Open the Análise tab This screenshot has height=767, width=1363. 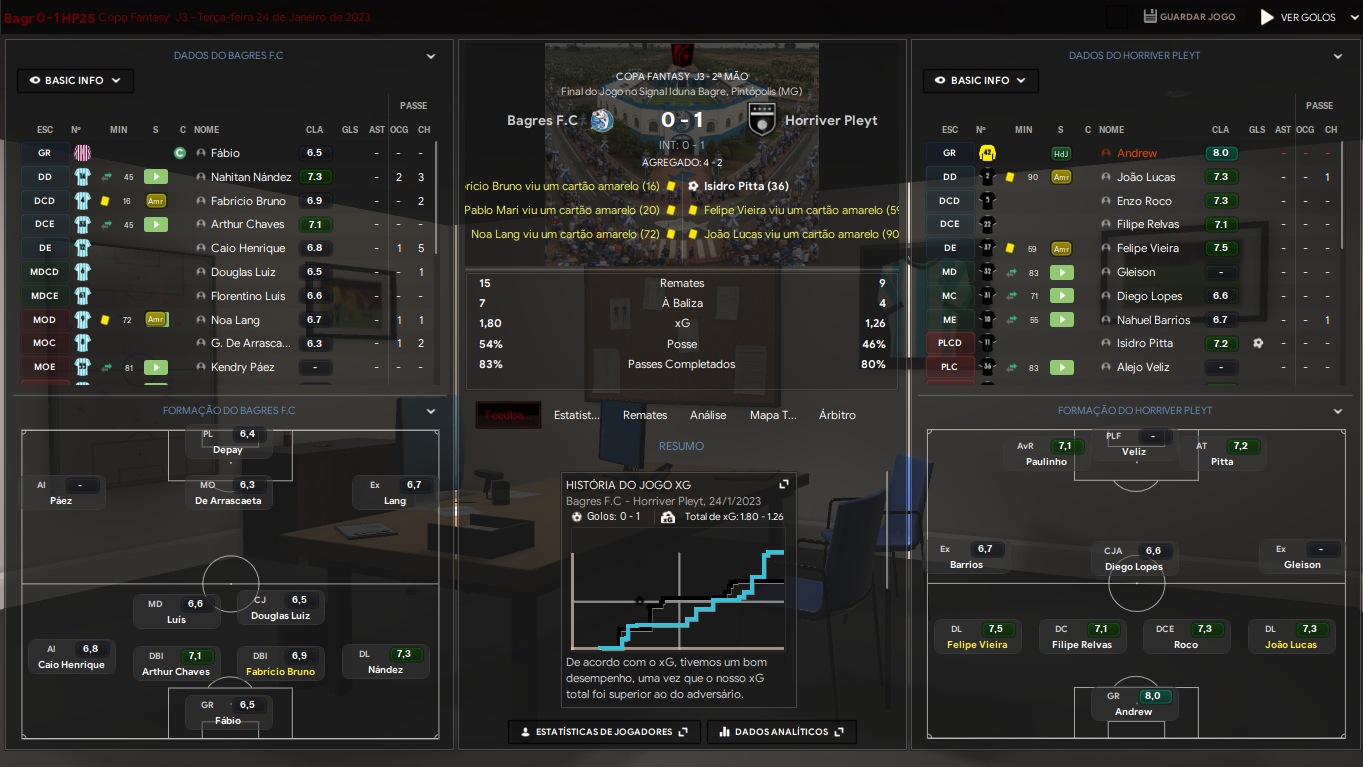point(708,415)
